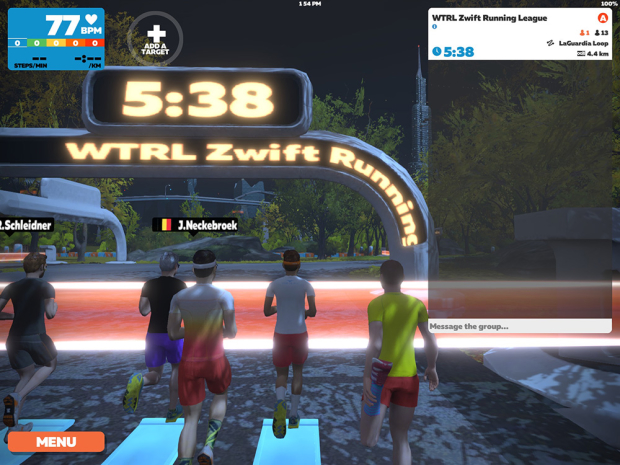
Task: Click the 'Message the group...' chat field
Action: [x=519, y=326]
